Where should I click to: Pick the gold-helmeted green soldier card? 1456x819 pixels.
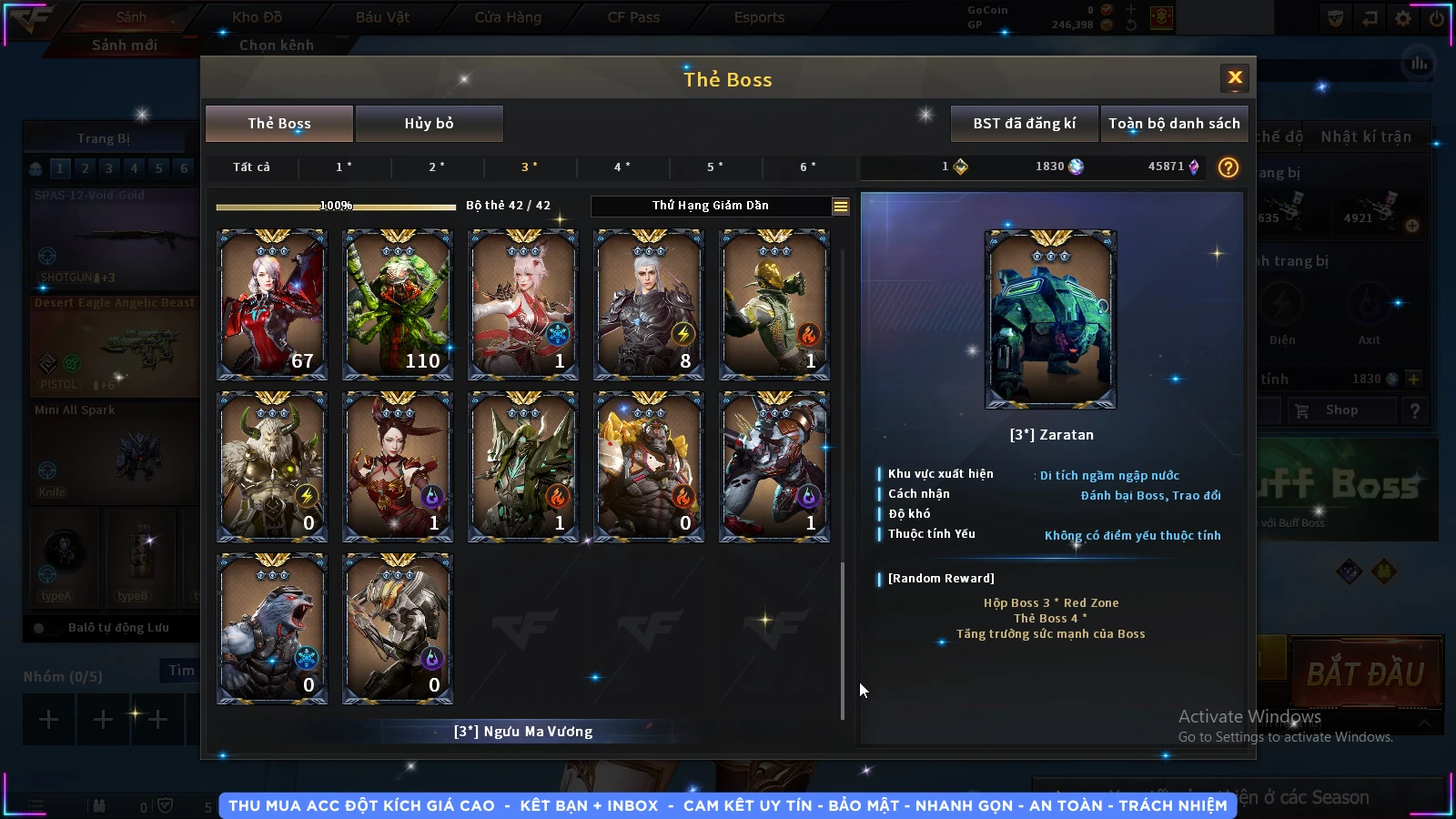click(x=773, y=305)
